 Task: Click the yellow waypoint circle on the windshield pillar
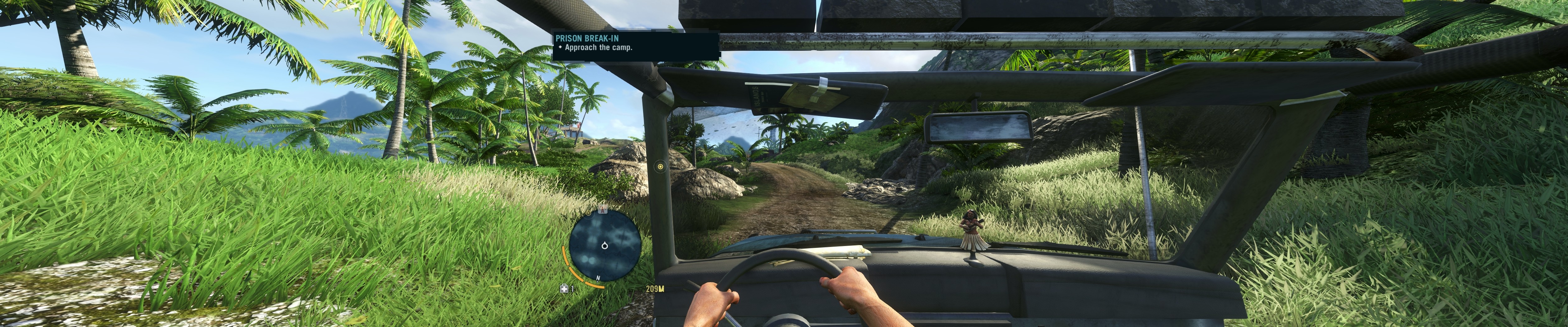pos(660,167)
